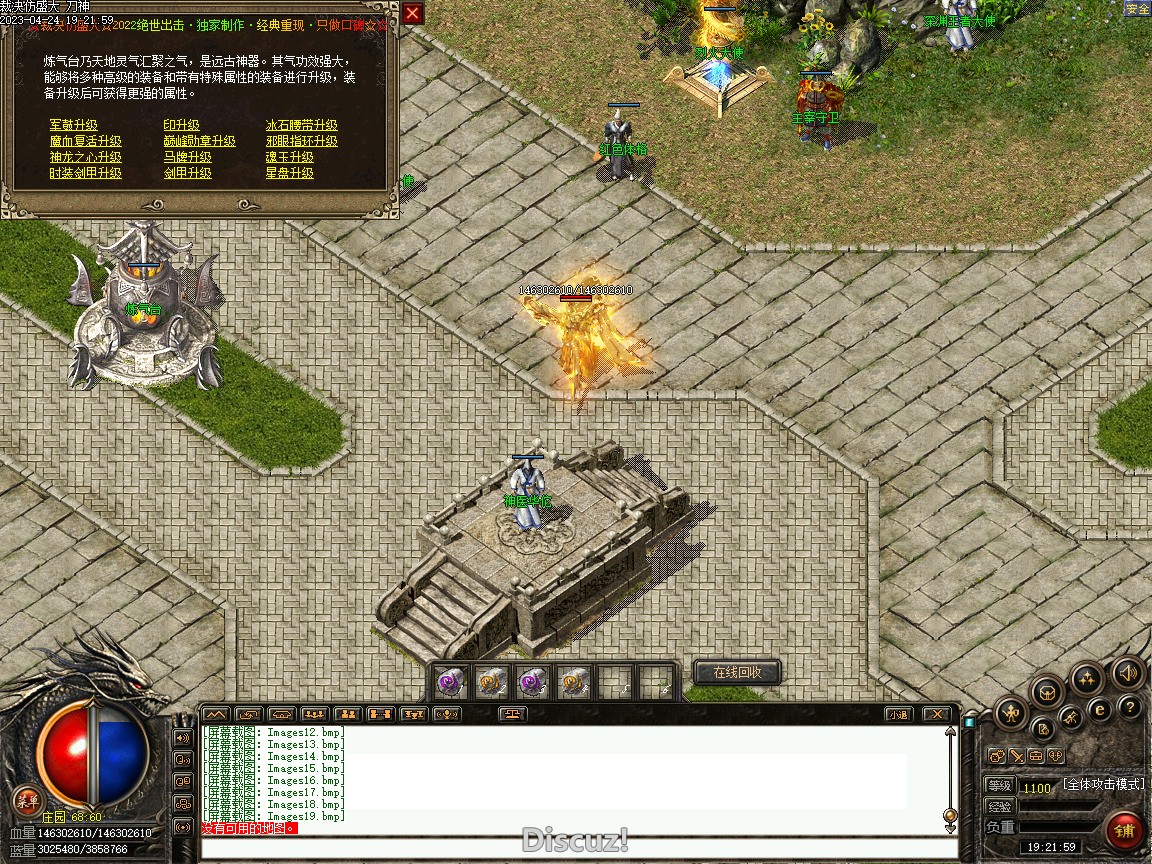Viewport: 1152px width, 864px height.
Task: Select the 星盘升级 link
Action: (290, 173)
